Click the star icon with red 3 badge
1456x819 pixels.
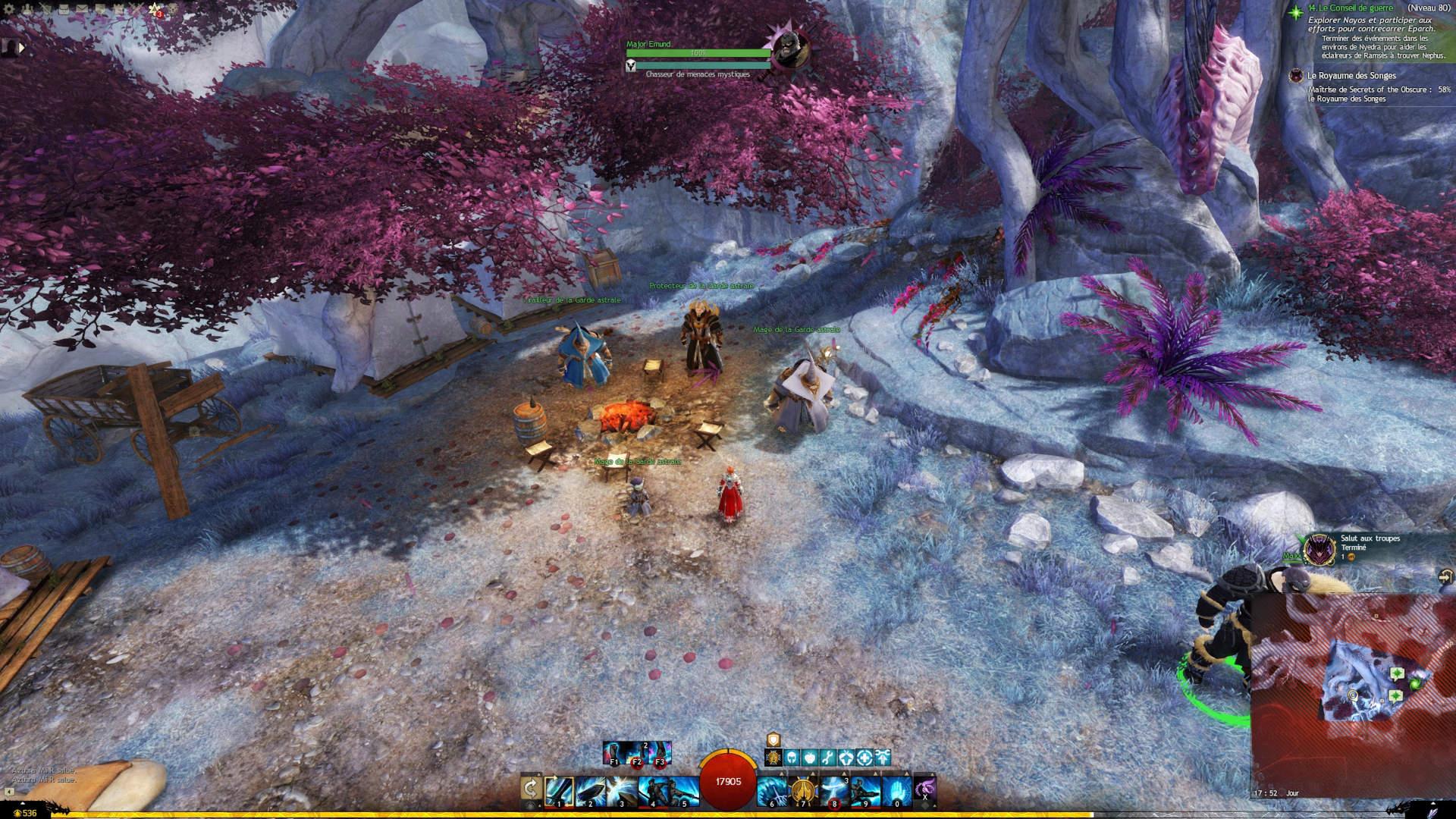[155, 10]
